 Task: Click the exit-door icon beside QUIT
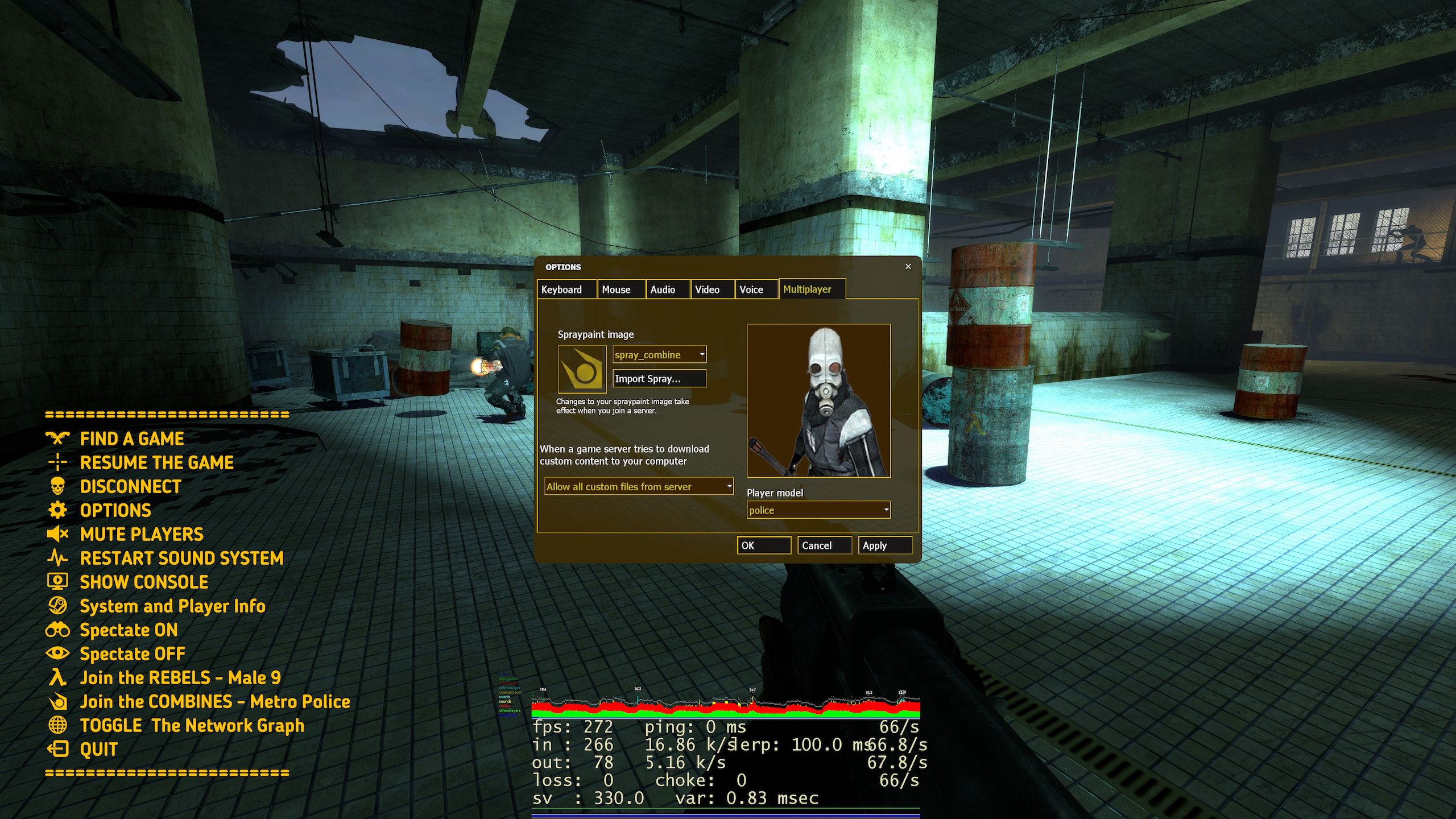point(57,749)
